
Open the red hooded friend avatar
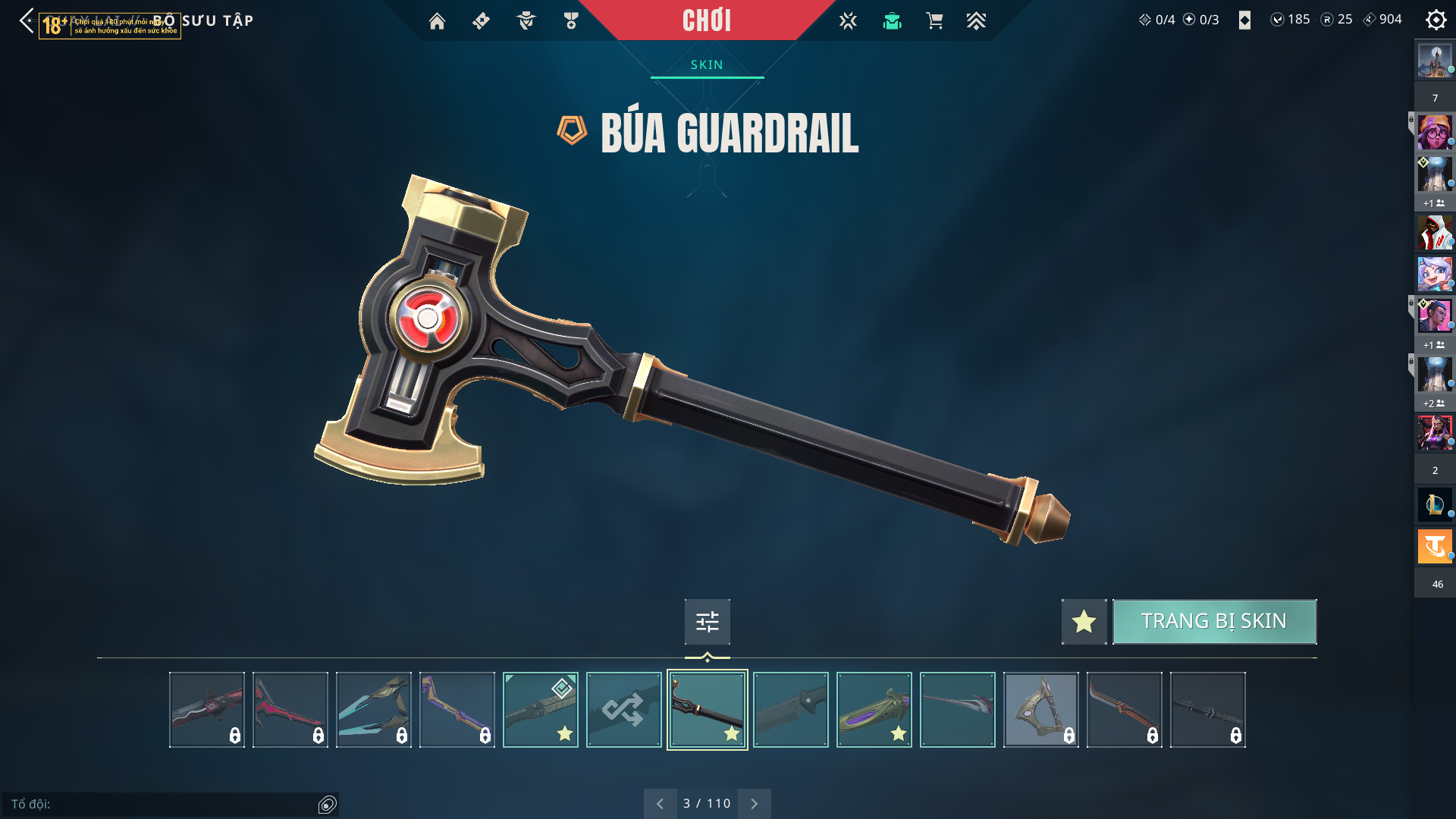[x=1435, y=232]
